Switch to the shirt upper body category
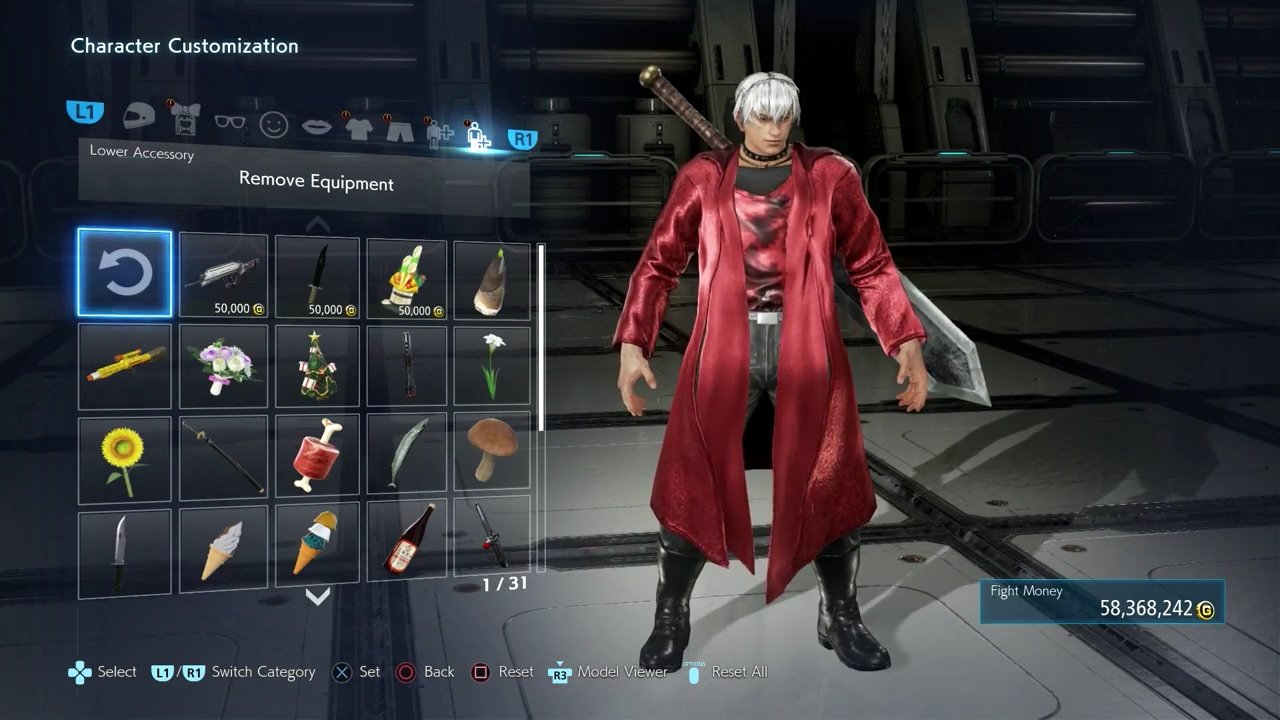The height and width of the screenshot is (720, 1280). [x=358, y=127]
